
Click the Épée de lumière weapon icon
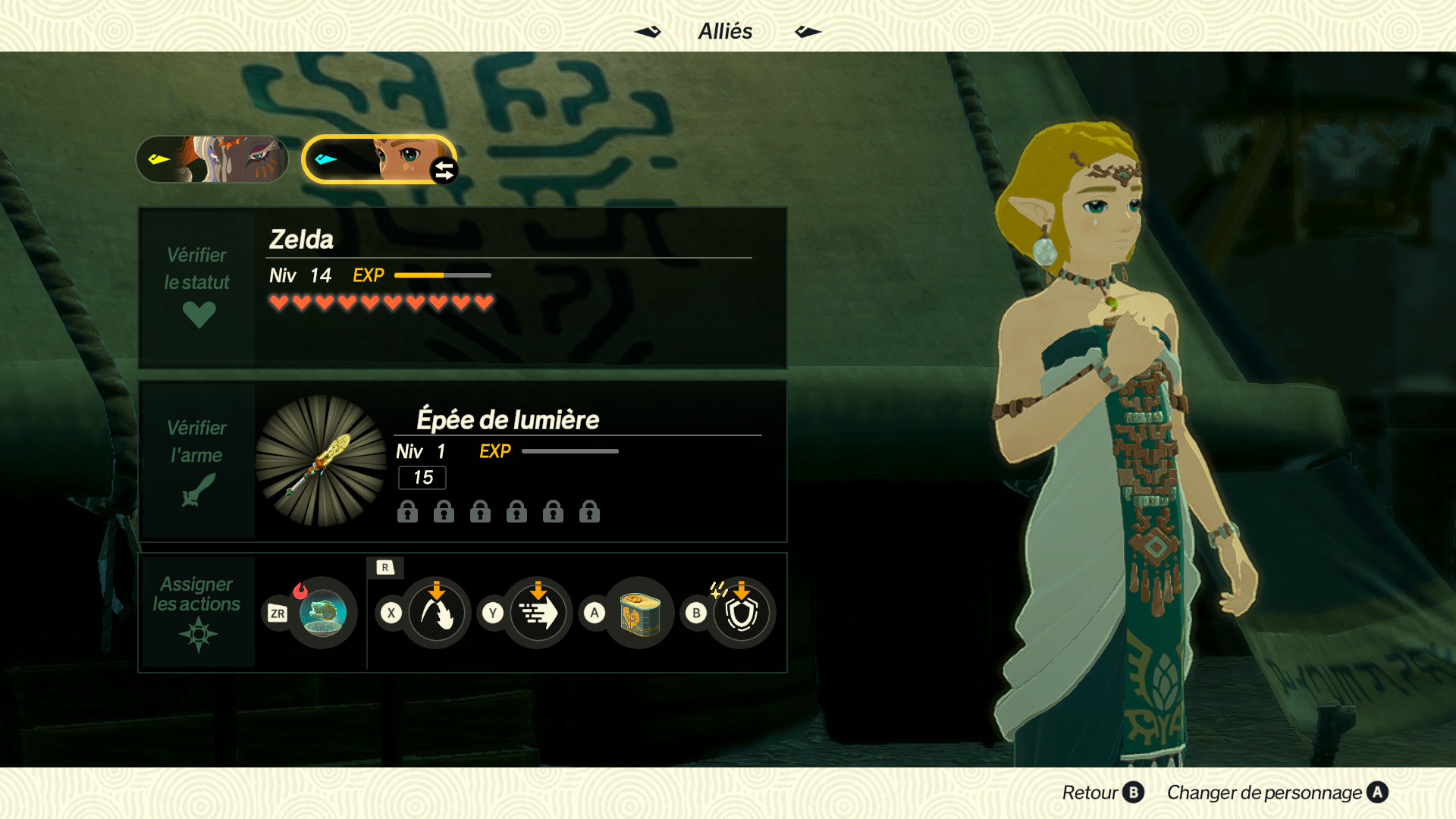[321, 460]
